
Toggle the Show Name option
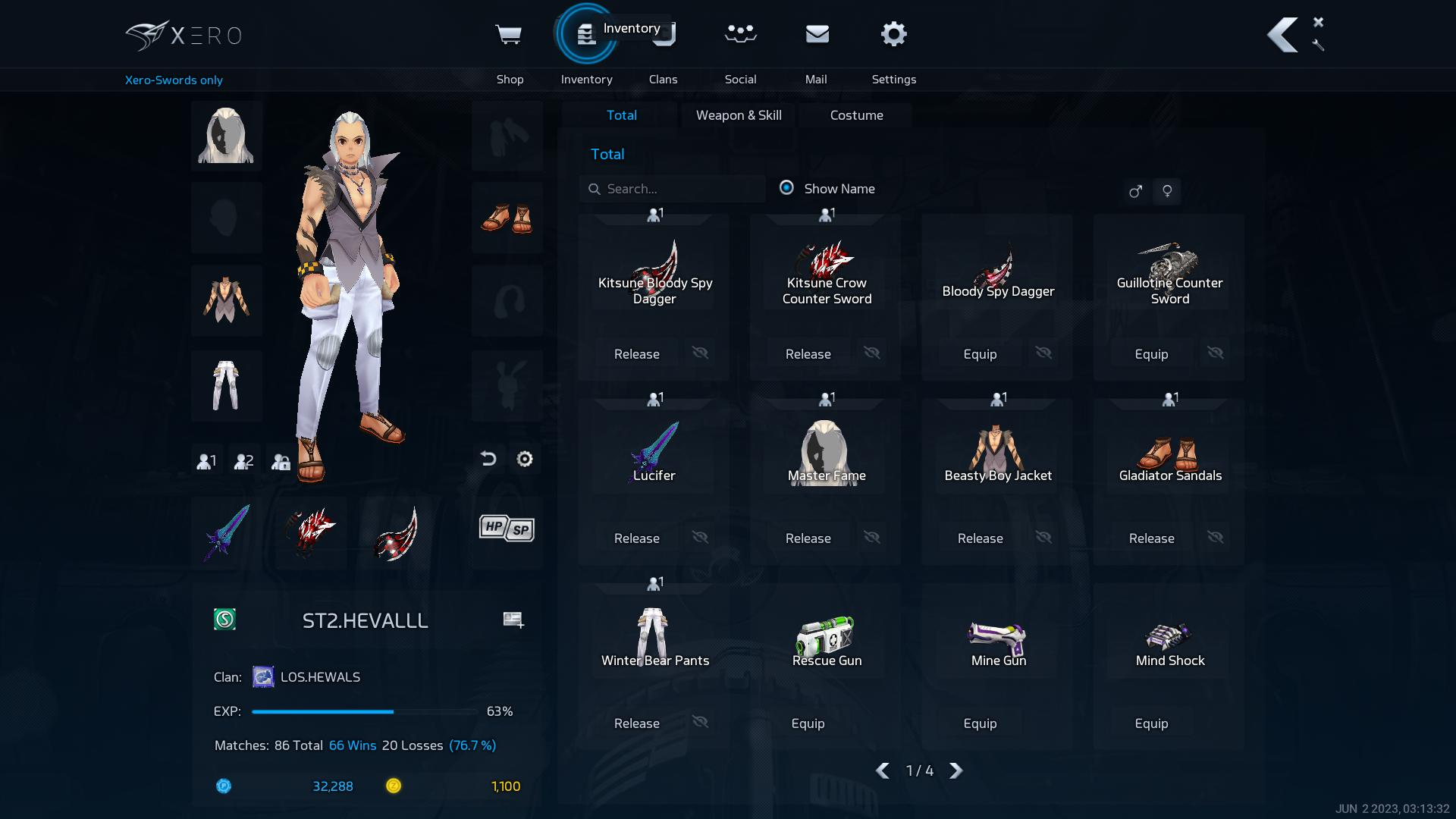(x=786, y=187)
